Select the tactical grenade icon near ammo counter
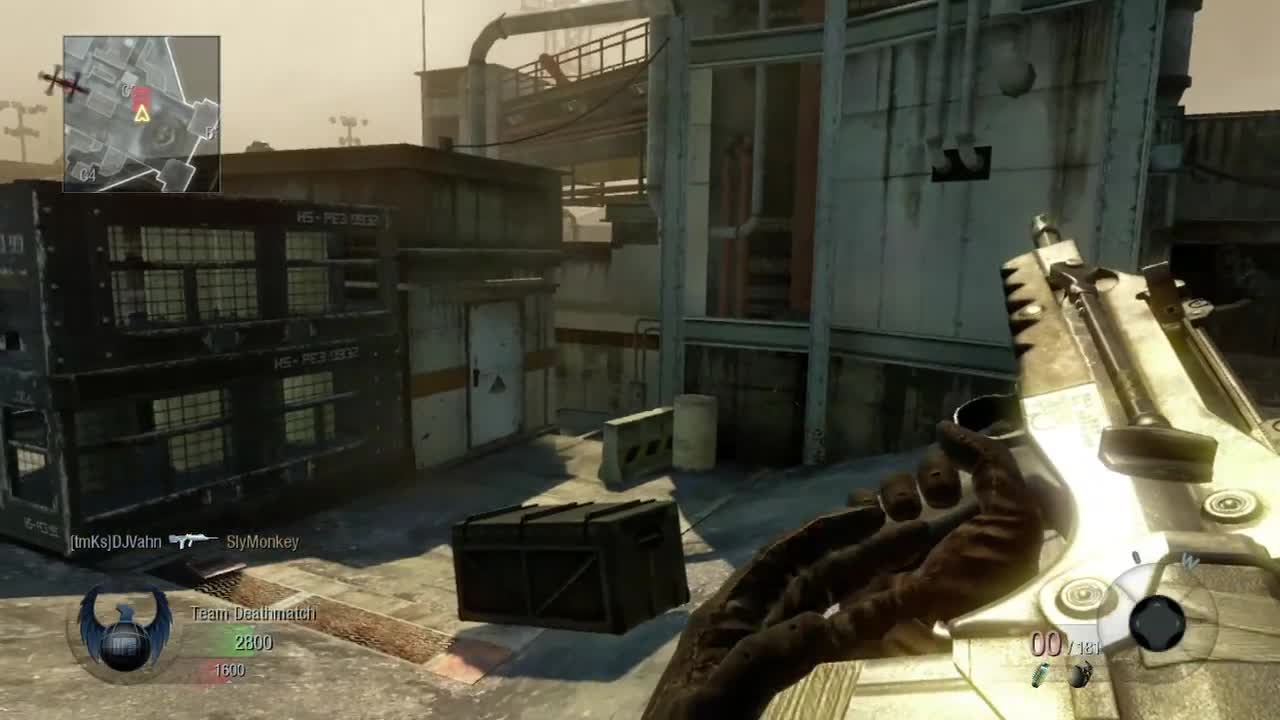Image resolution: width=1280 pixels, height=720 pixels. (x=1042, y=676)
